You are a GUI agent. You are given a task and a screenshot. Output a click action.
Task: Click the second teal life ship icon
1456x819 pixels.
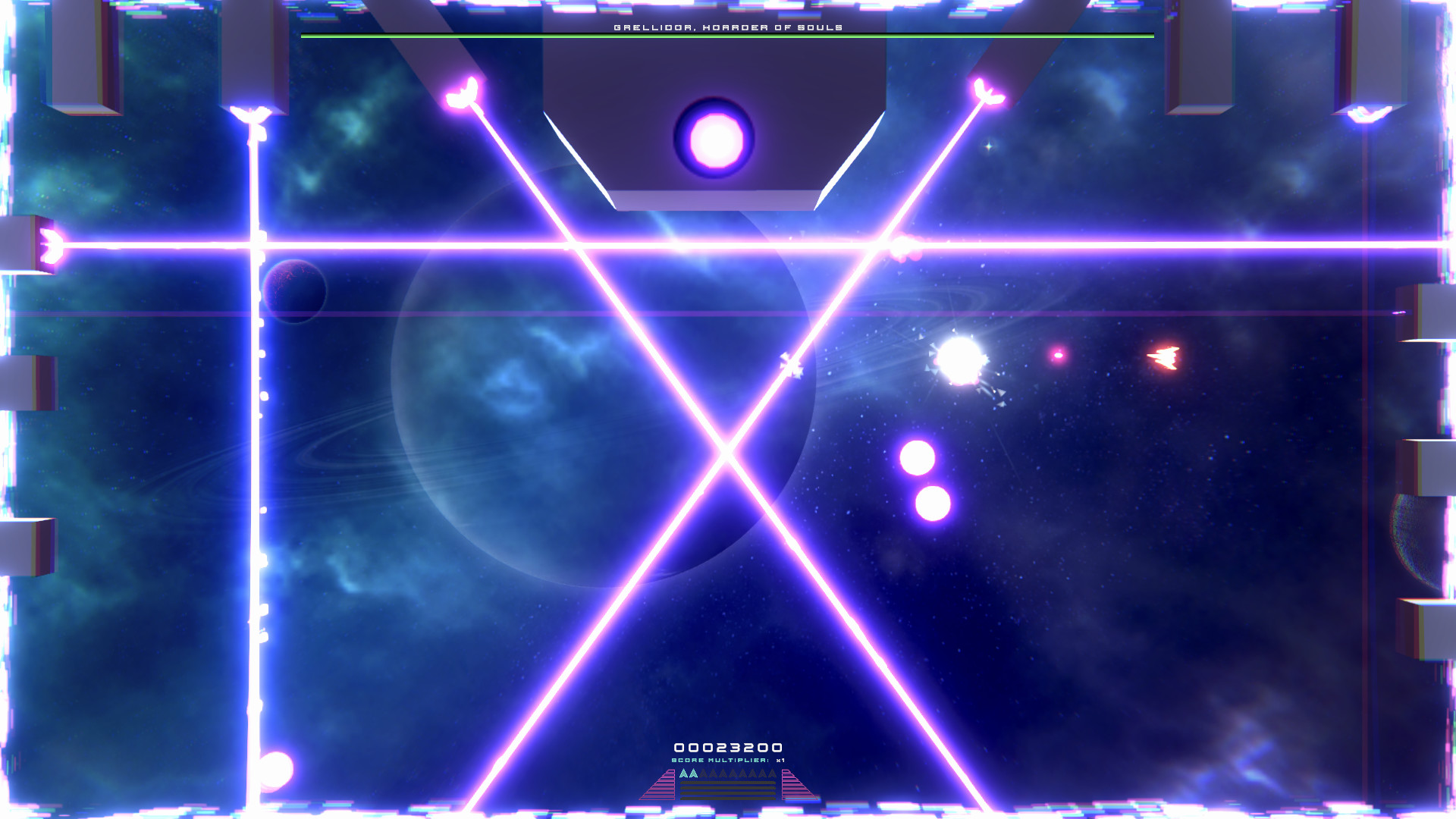pos(694,773)
